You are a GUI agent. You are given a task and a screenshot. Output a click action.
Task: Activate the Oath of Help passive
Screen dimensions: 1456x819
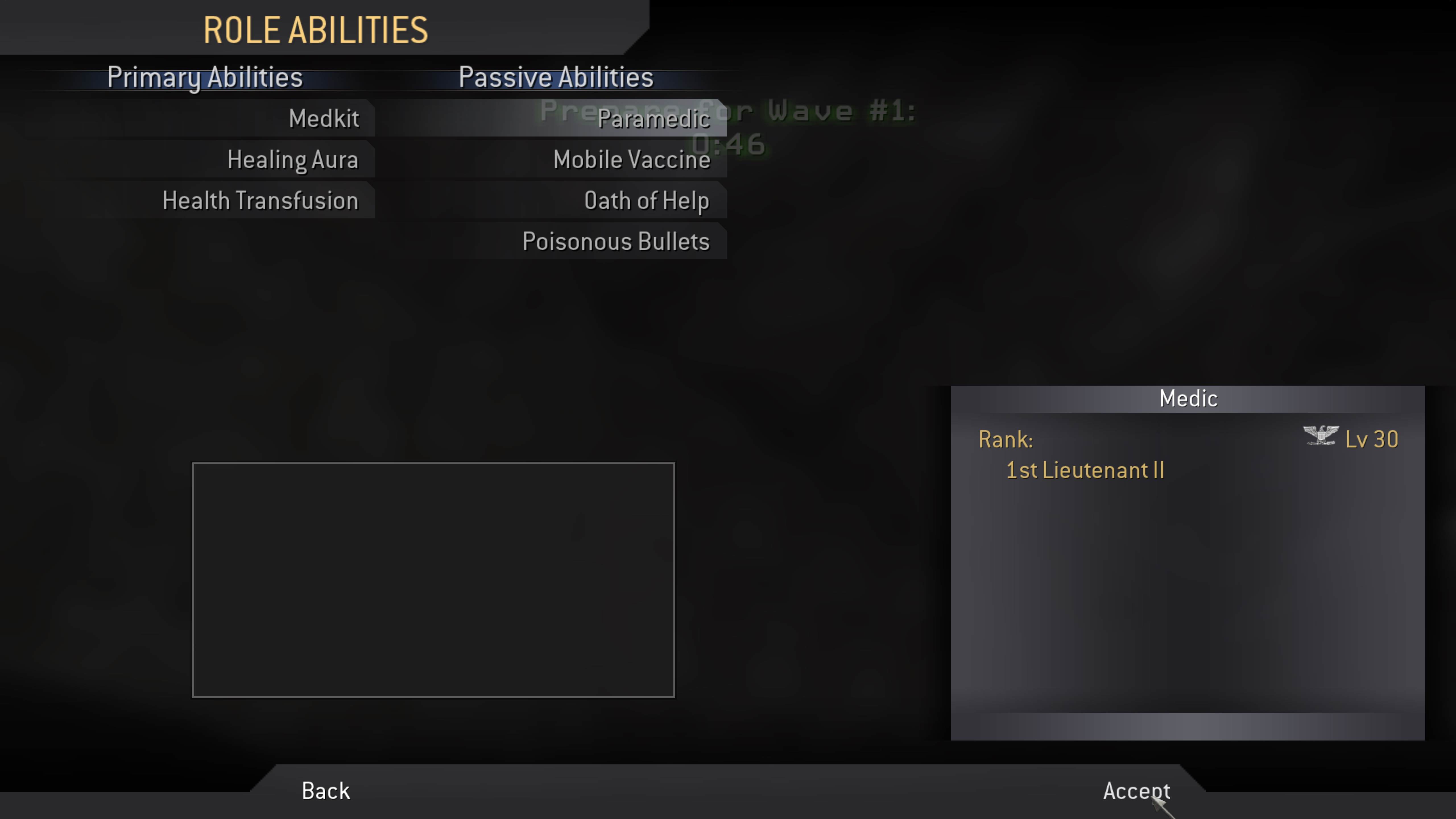point(647,200)
